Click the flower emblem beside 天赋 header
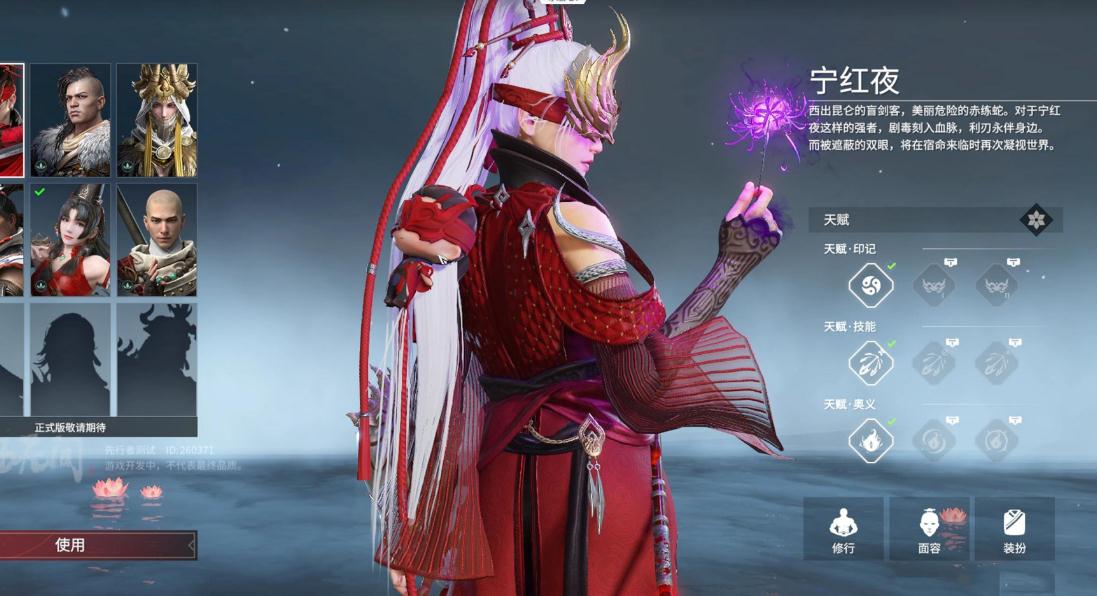Screen dimensions: 1097x596 point(1035,220)
